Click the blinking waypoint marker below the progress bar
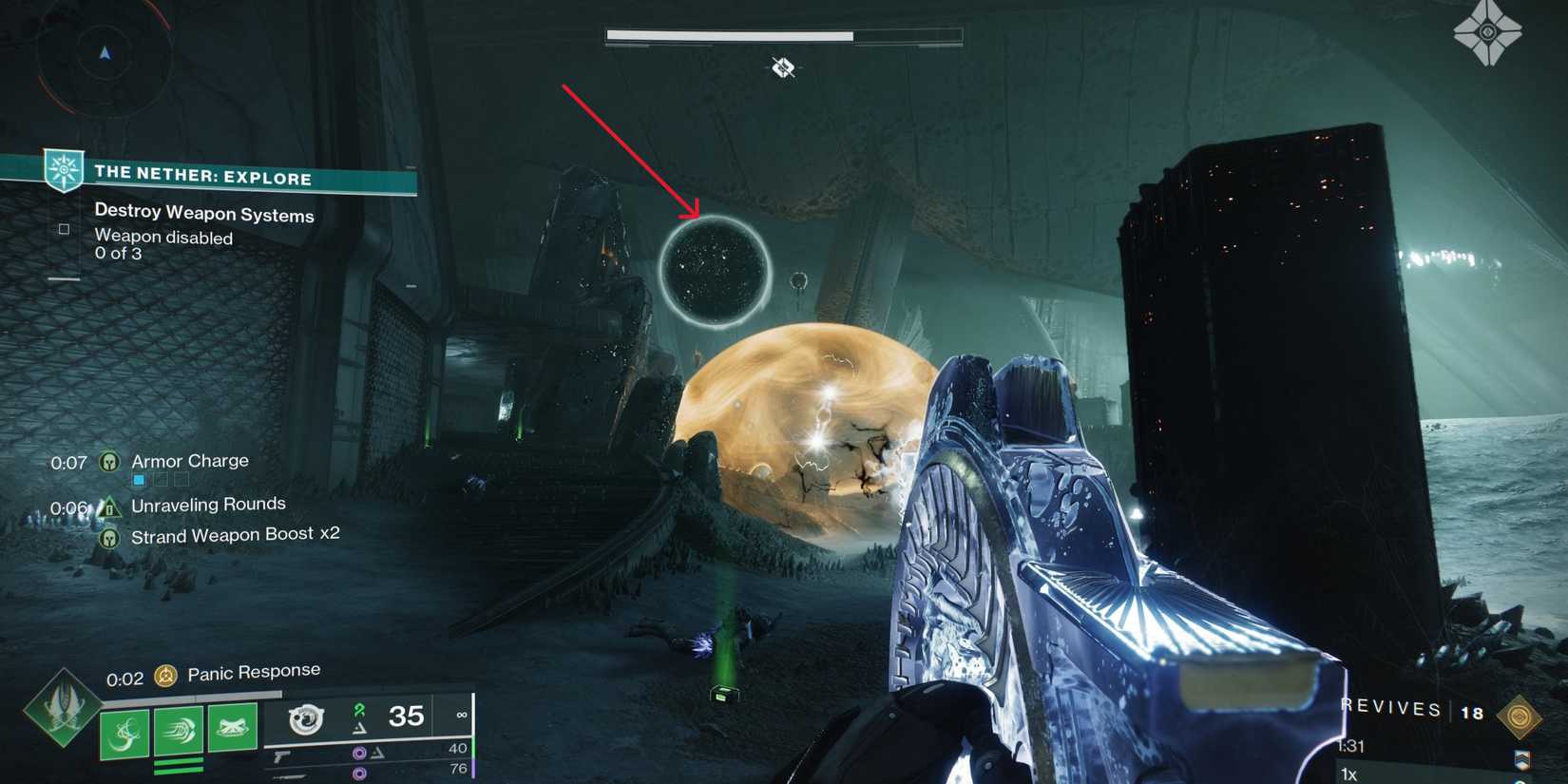 [x=781, y=67]
